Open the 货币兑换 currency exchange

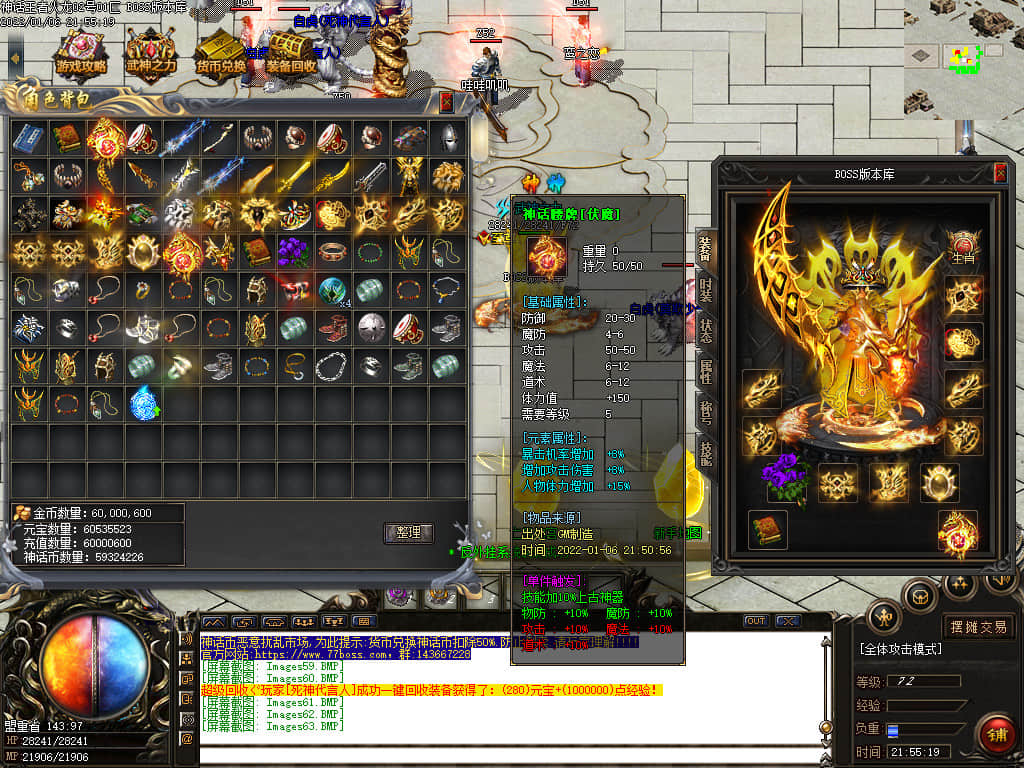(x=220, y=55)
